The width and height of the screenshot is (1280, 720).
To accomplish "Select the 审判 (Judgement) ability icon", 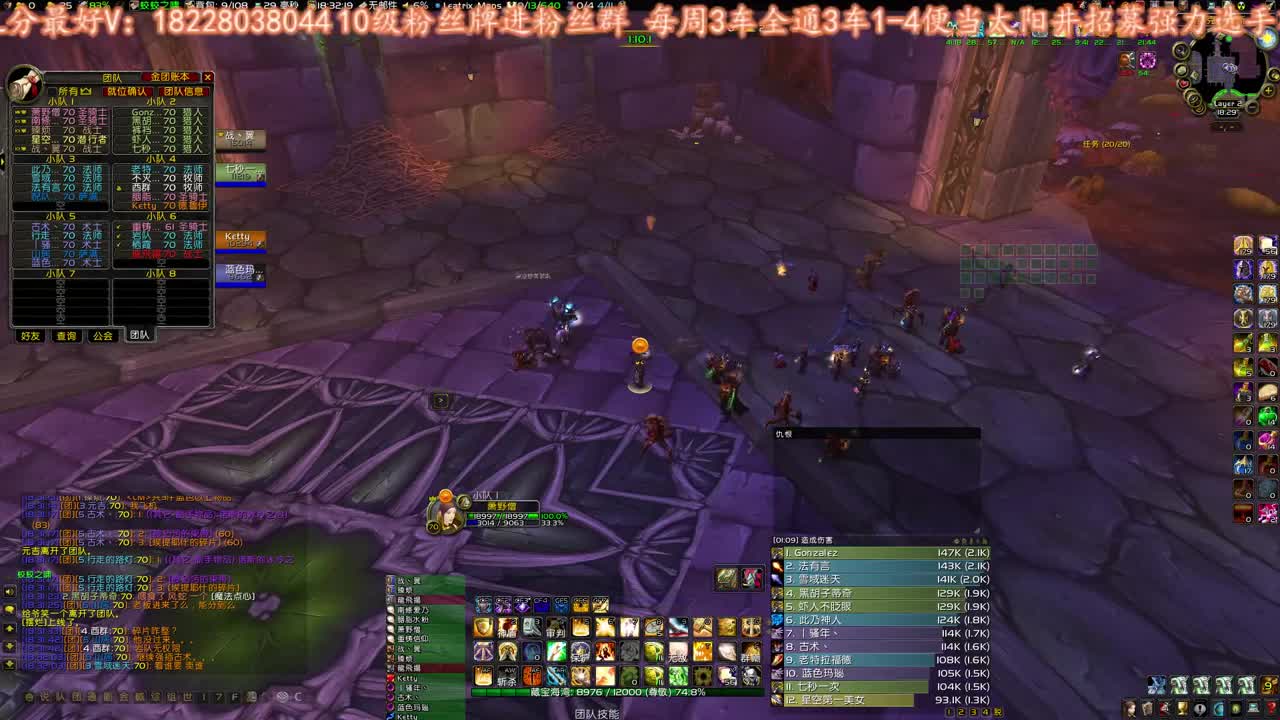I will tap(556, 625).
